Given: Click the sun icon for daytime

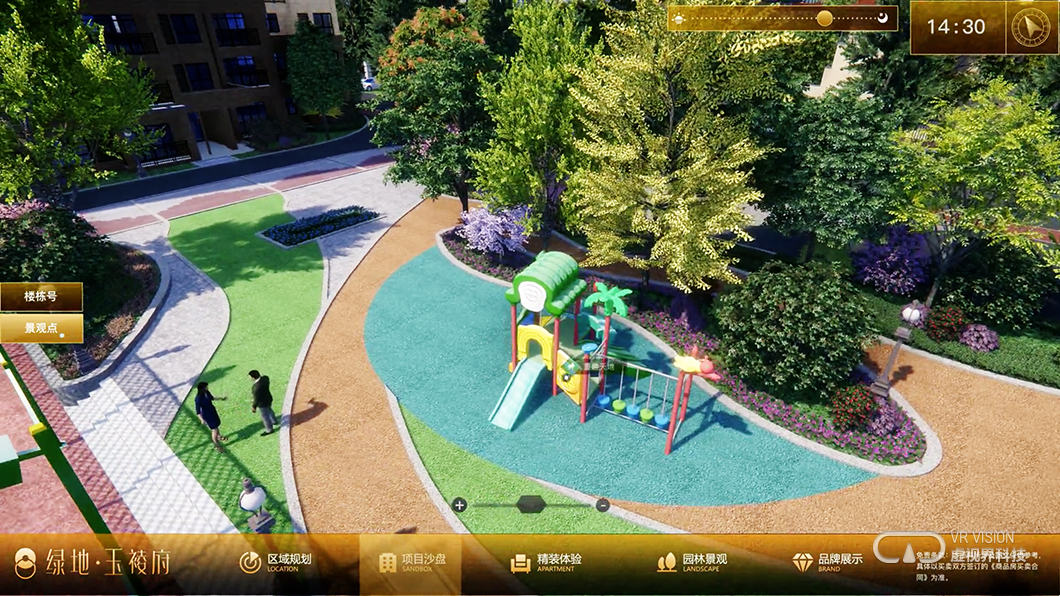Looking at the screenshot, I should [x=679, y=18].
